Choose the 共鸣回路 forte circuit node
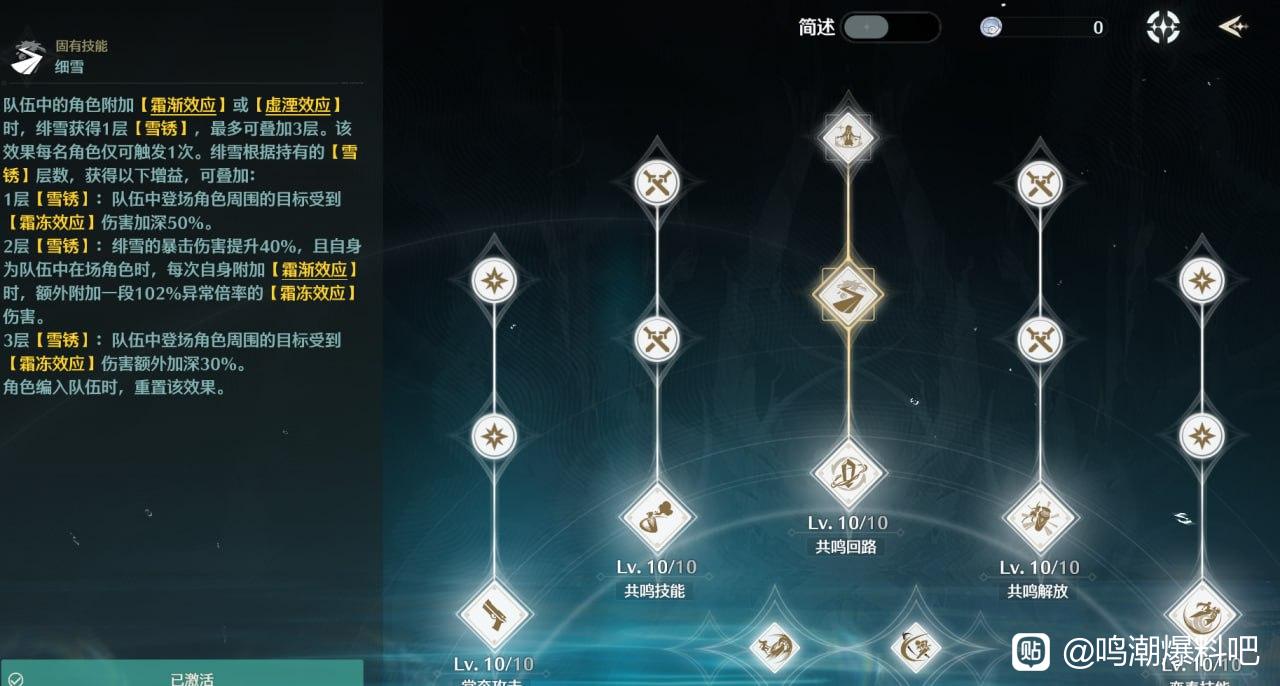 pyautogui.click(x=848, y=472)
